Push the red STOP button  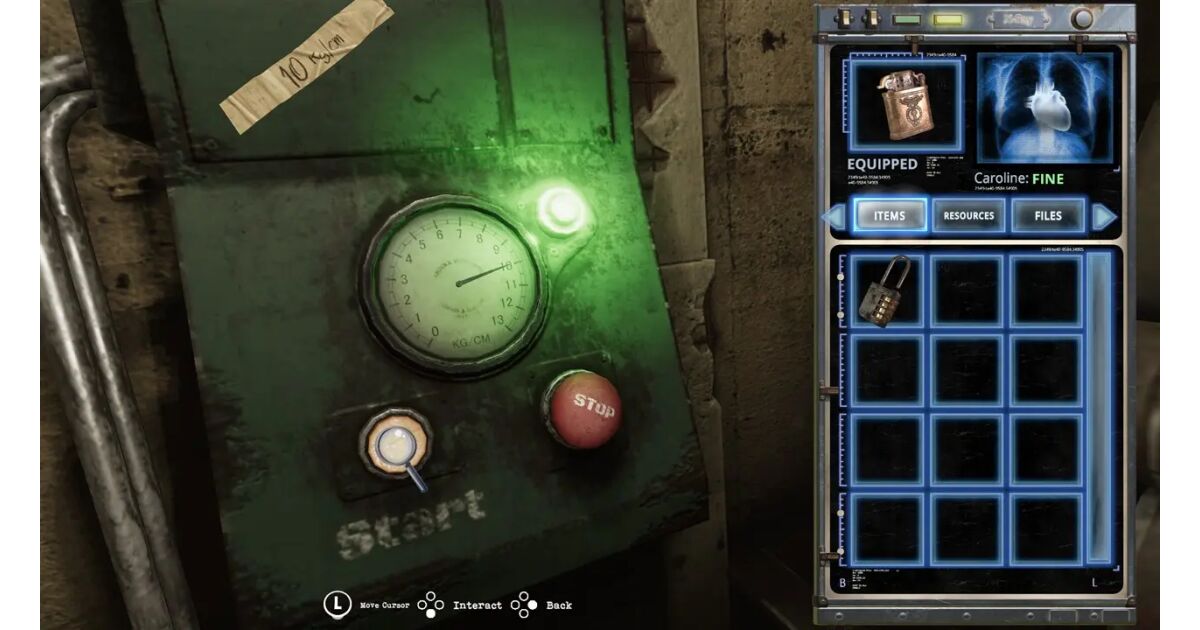581,408
